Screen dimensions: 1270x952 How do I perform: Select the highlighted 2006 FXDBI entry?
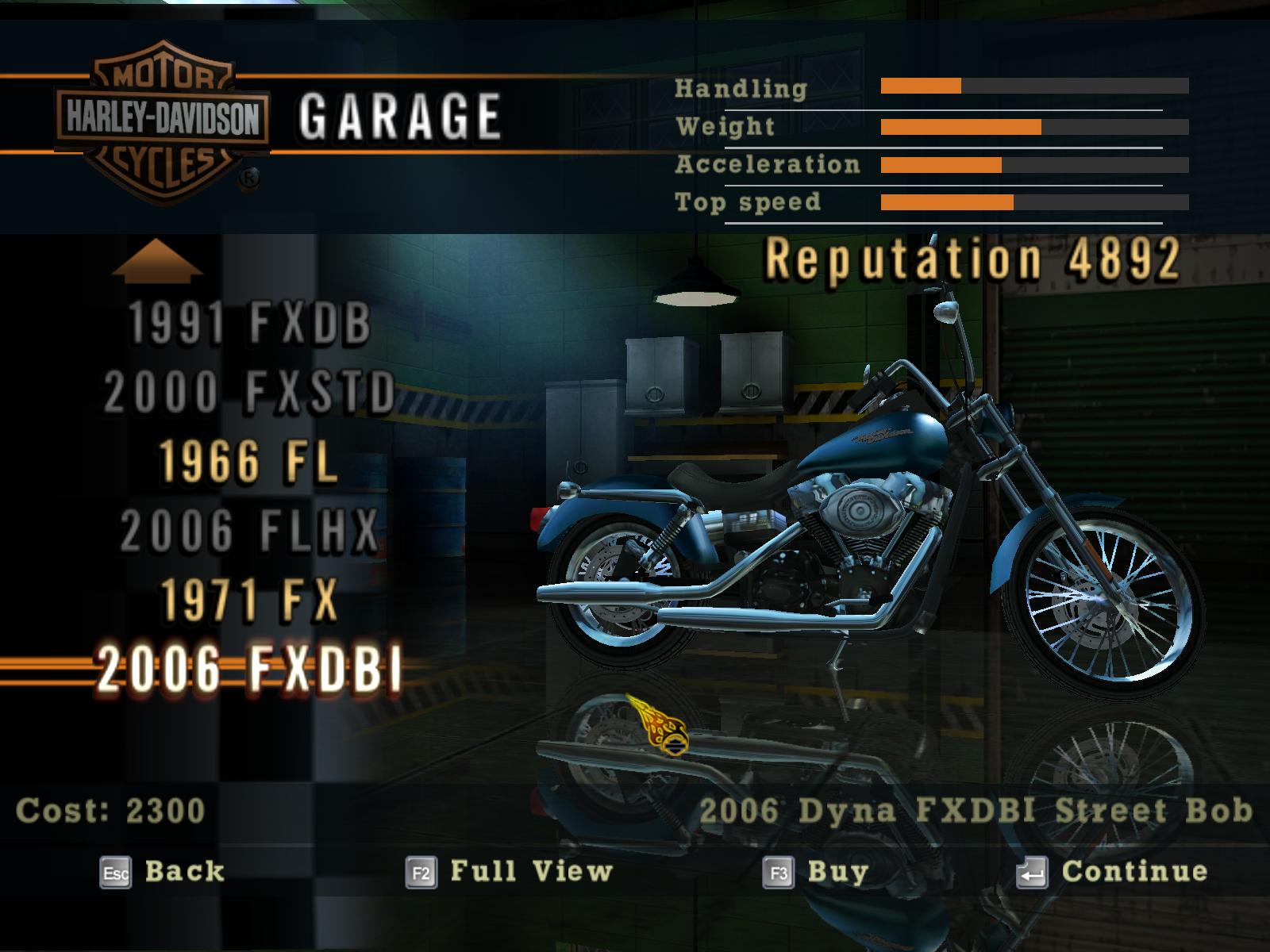pyautogui.click(x=249, y=669)
